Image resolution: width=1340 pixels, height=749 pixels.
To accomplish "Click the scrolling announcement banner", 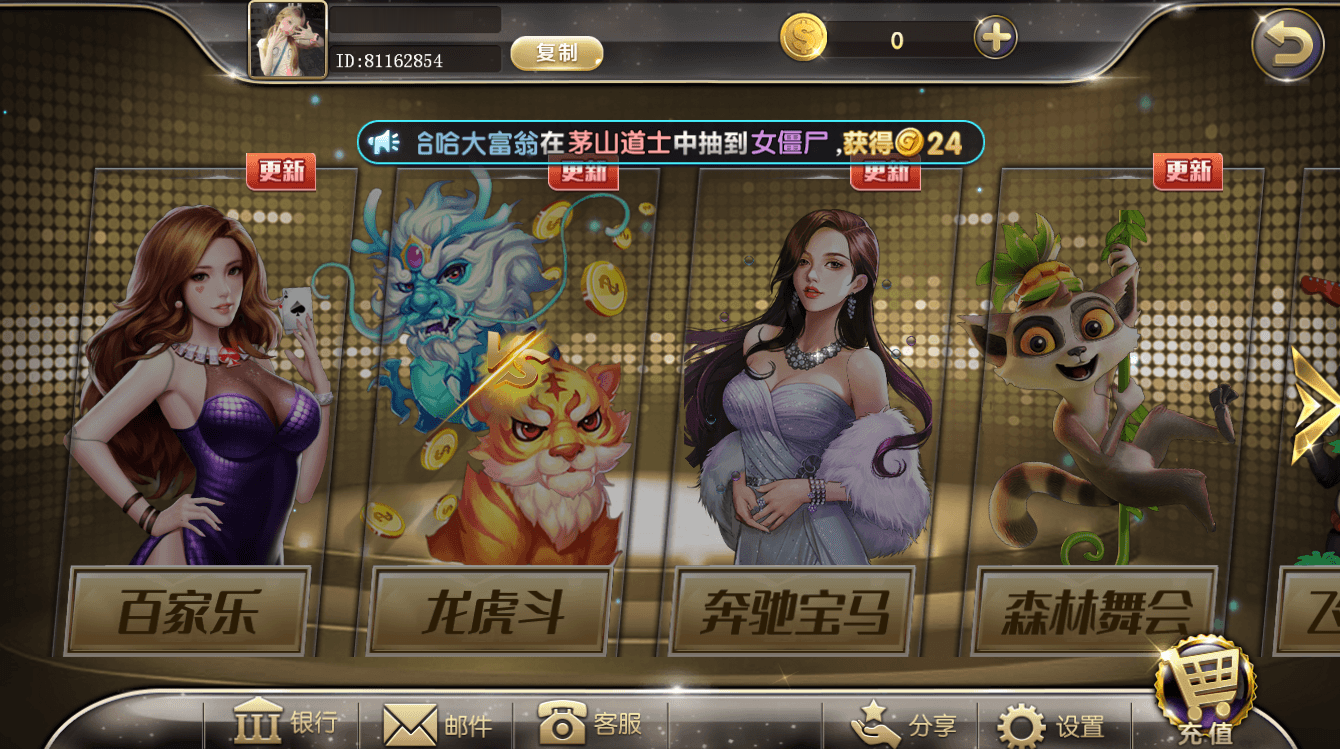I will 670,143.
